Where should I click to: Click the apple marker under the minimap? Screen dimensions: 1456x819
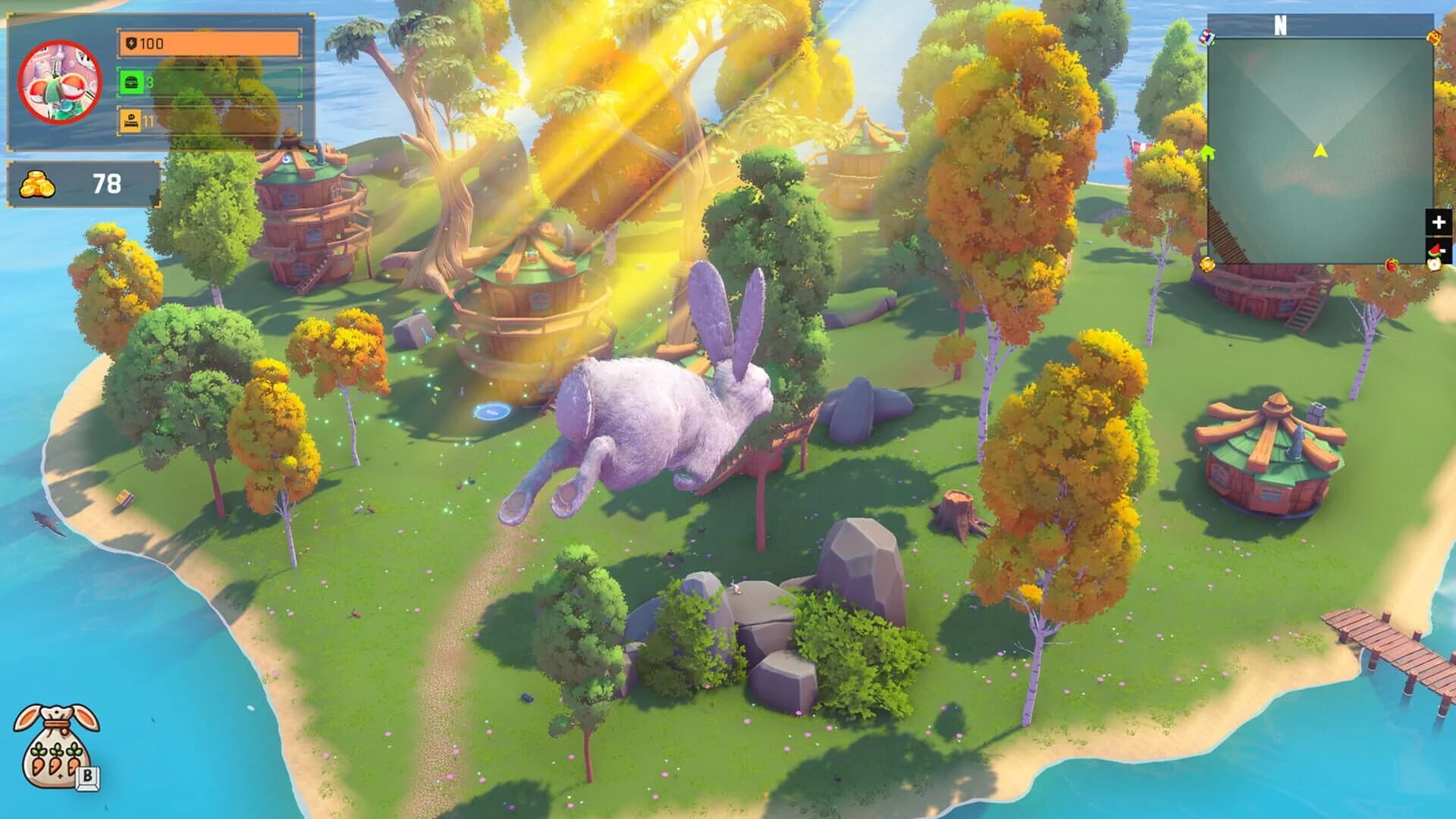(1435, 265)
